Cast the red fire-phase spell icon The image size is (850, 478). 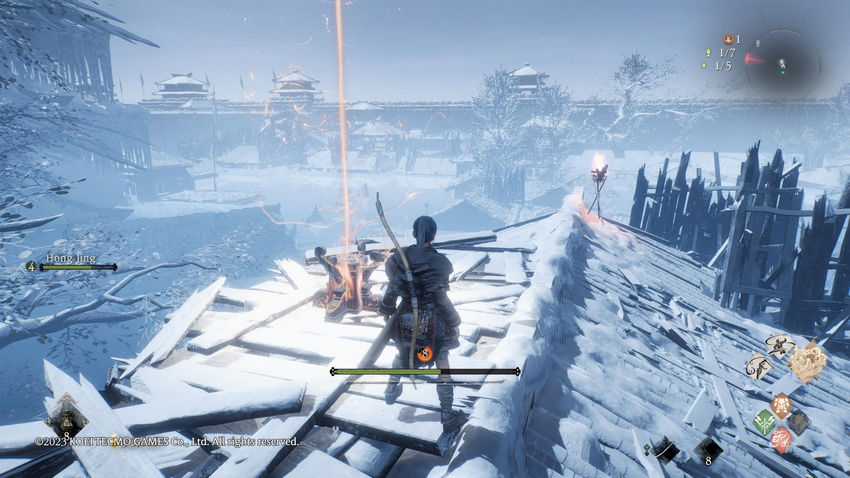point(781,439)
